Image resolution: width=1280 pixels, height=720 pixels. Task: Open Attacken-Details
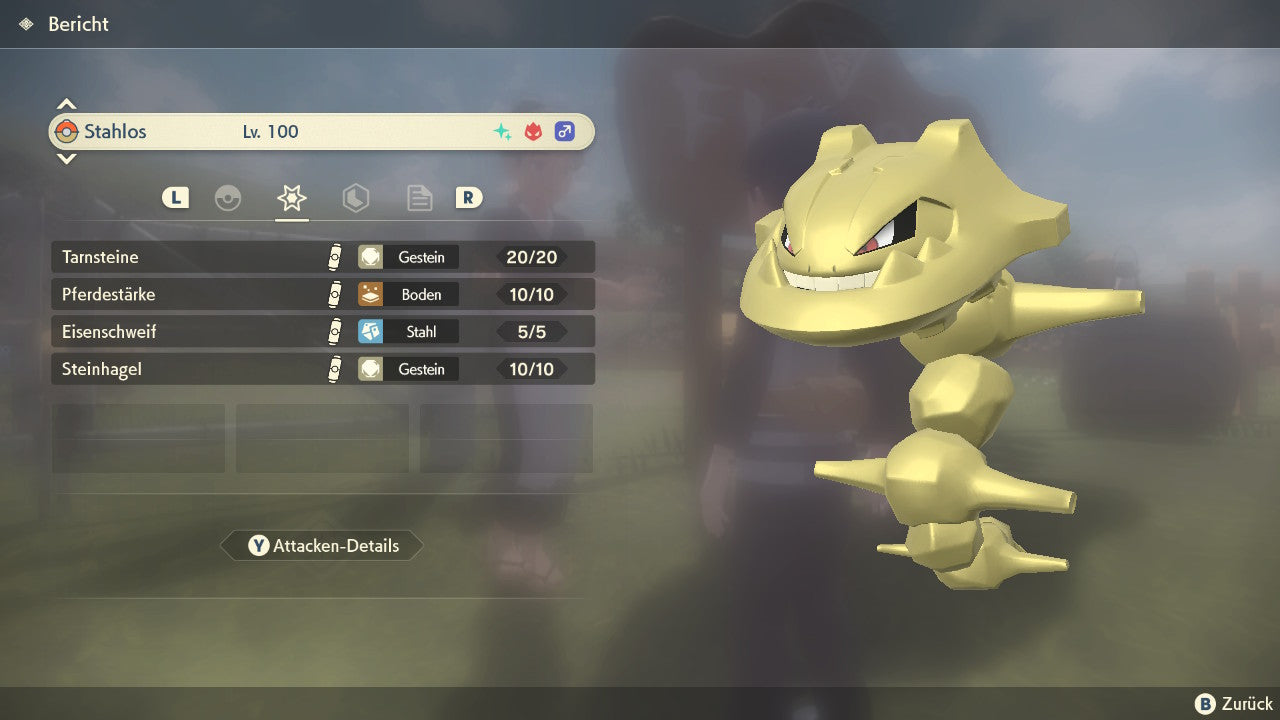pyautogui.click(x=322, y=546)
